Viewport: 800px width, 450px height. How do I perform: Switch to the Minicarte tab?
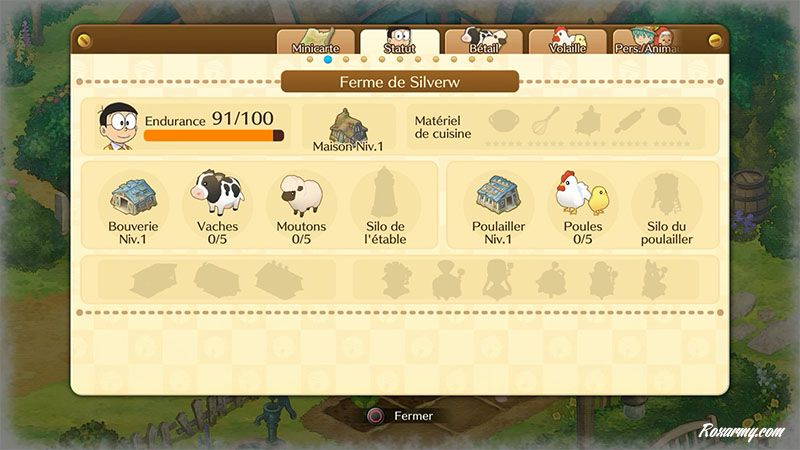[x=315, y=42]
